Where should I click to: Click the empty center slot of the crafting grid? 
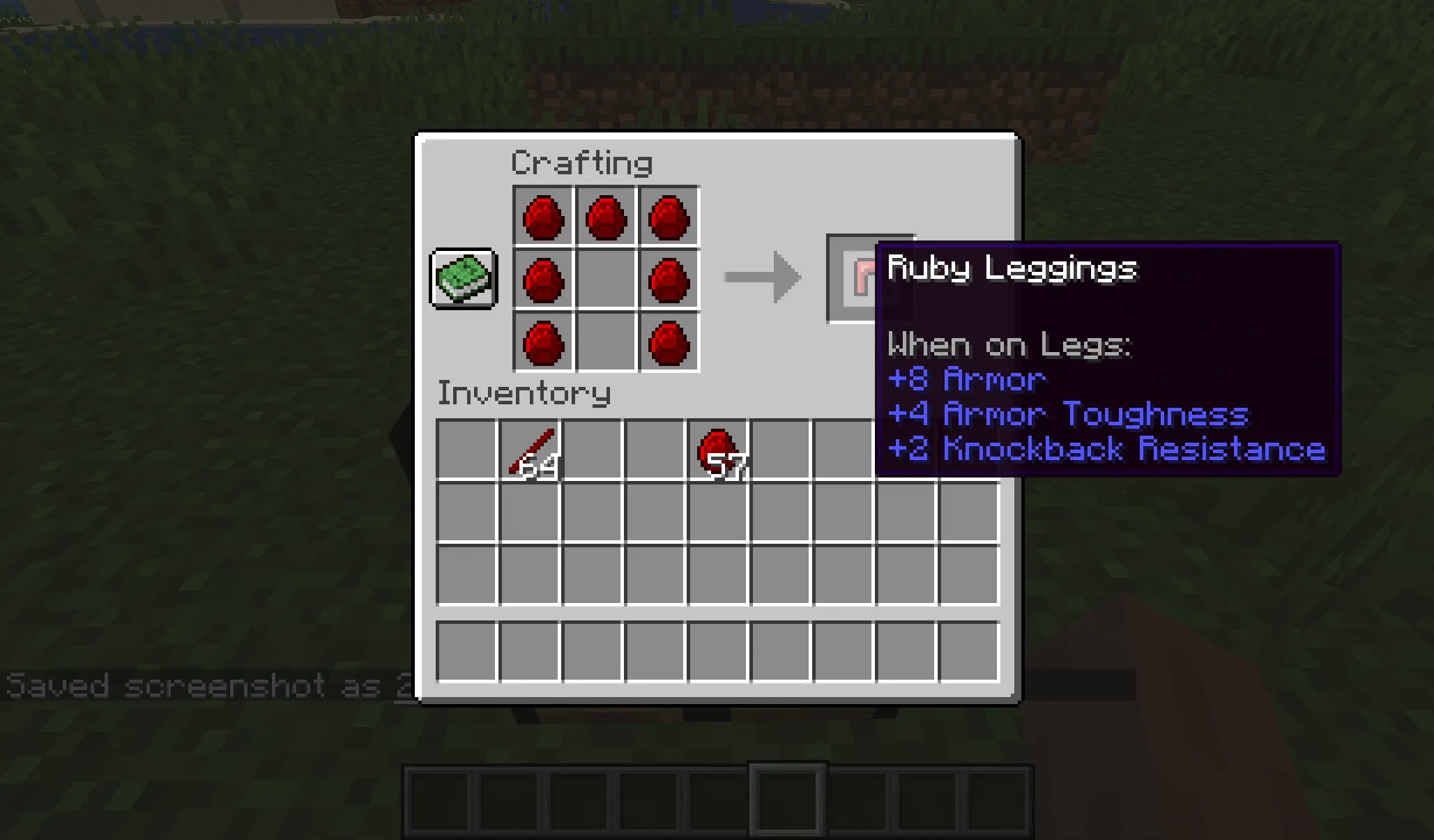click(605, 279)
